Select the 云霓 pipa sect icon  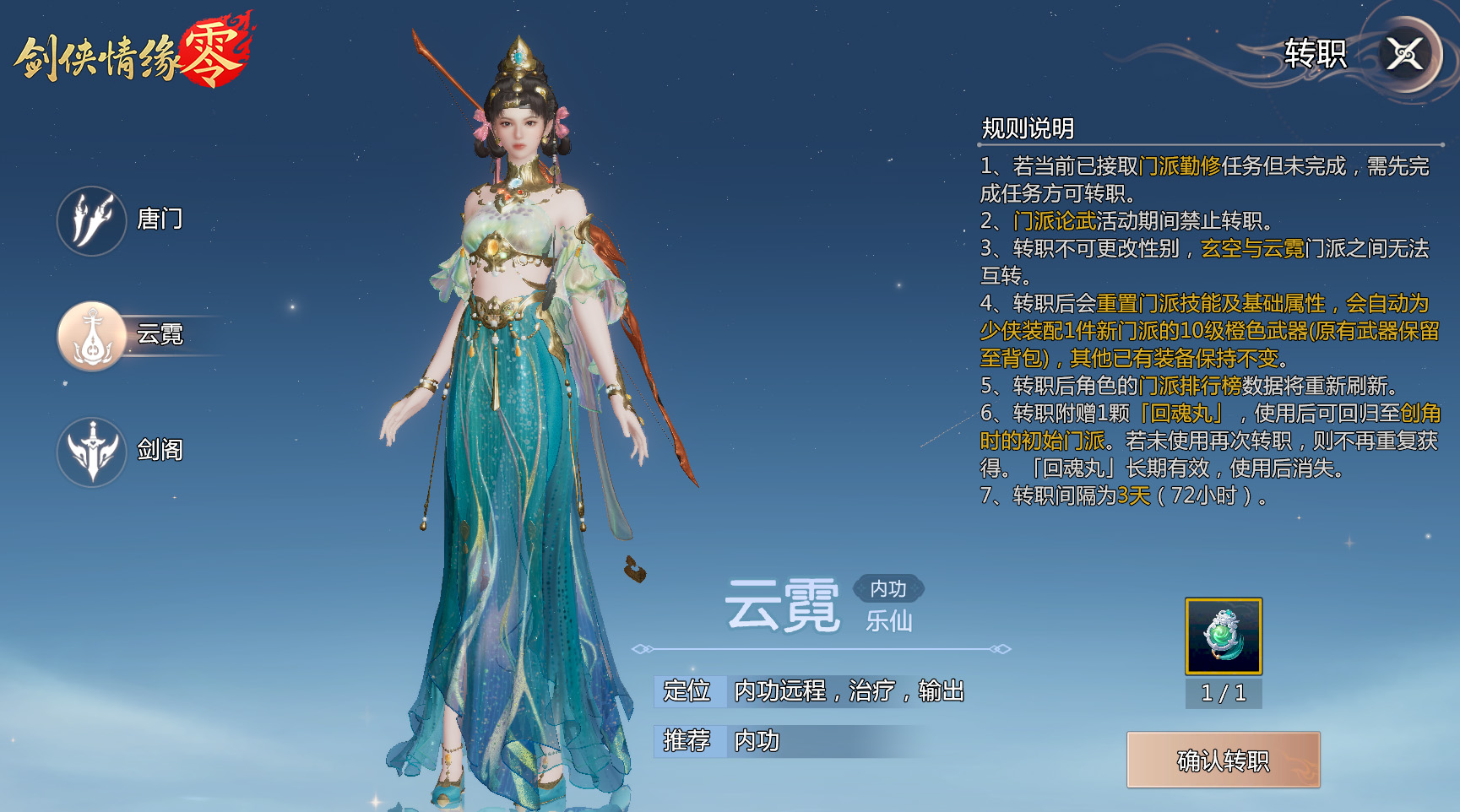93,335
